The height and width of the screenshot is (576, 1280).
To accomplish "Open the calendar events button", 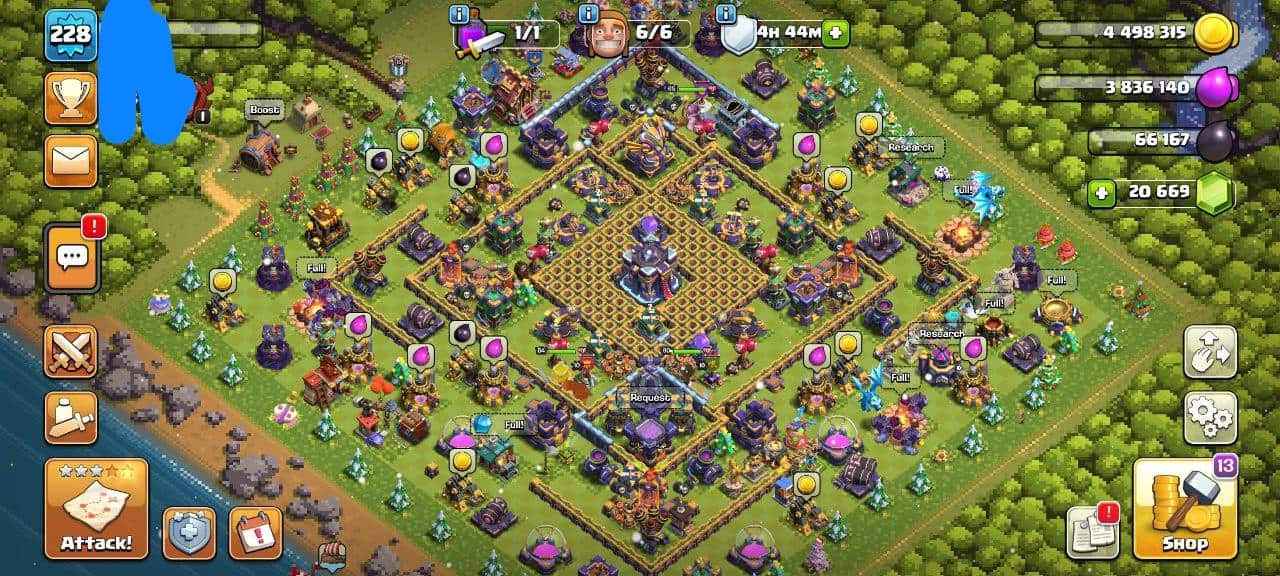I will [255, 532].
